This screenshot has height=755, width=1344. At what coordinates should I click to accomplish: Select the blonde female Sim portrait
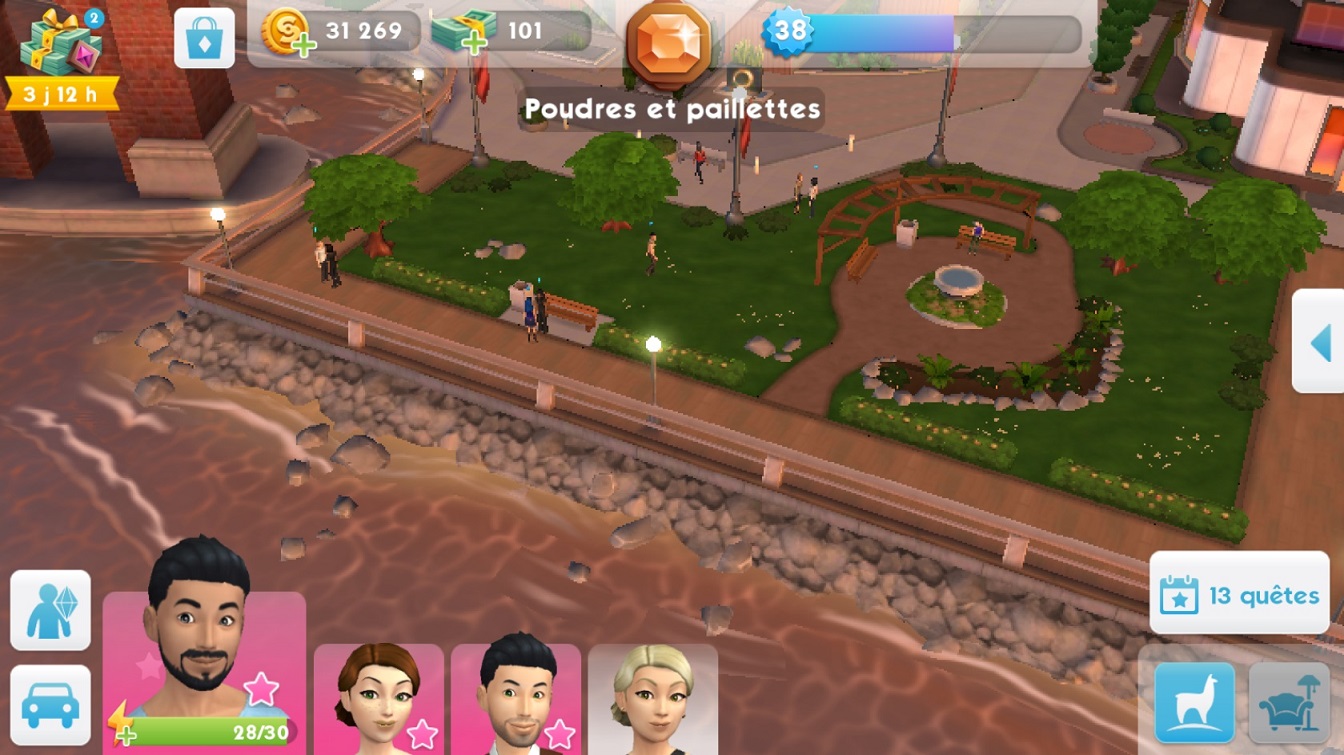click(x=652, y=700)
